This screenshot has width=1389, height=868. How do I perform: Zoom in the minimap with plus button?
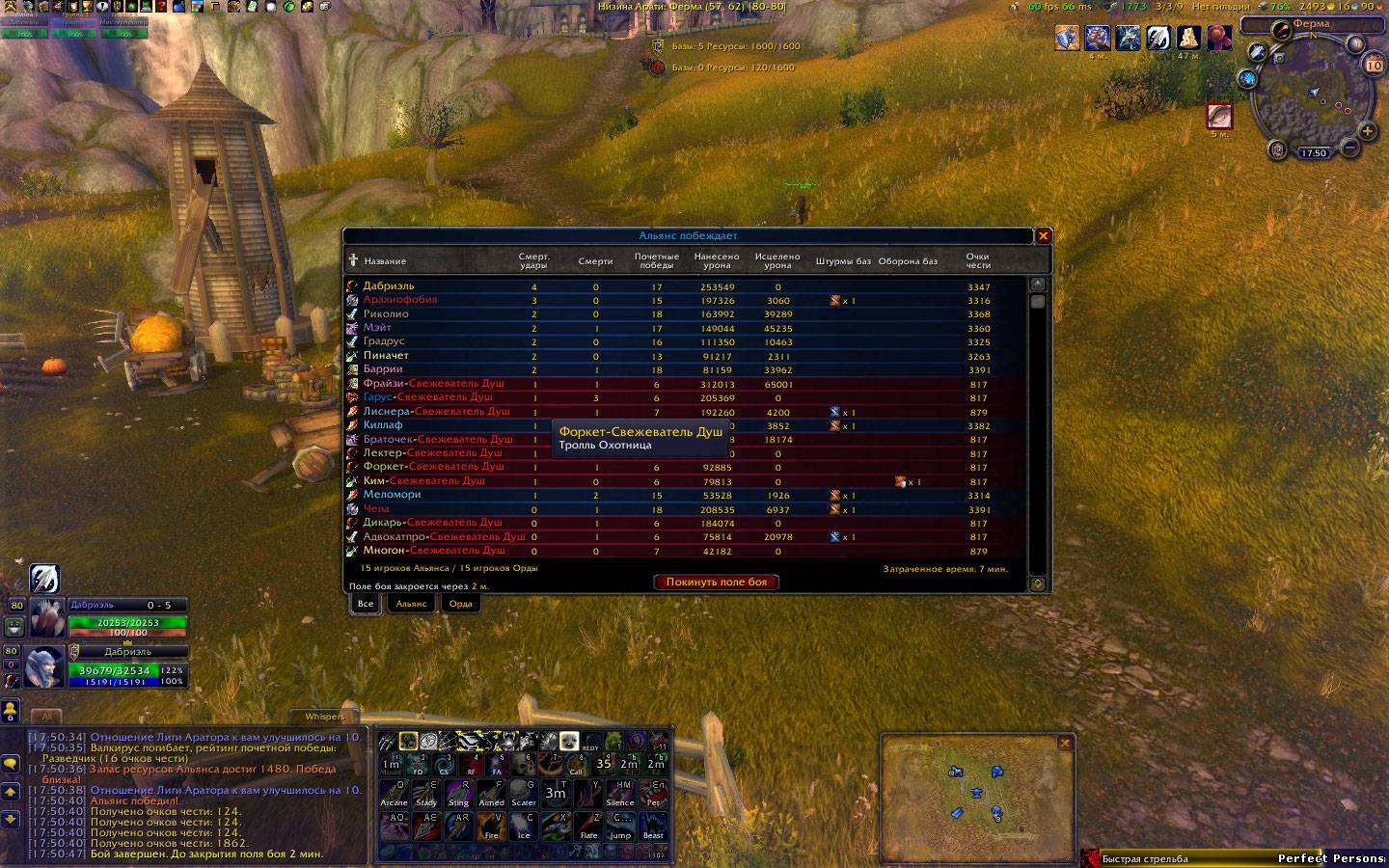point(1367,131)
